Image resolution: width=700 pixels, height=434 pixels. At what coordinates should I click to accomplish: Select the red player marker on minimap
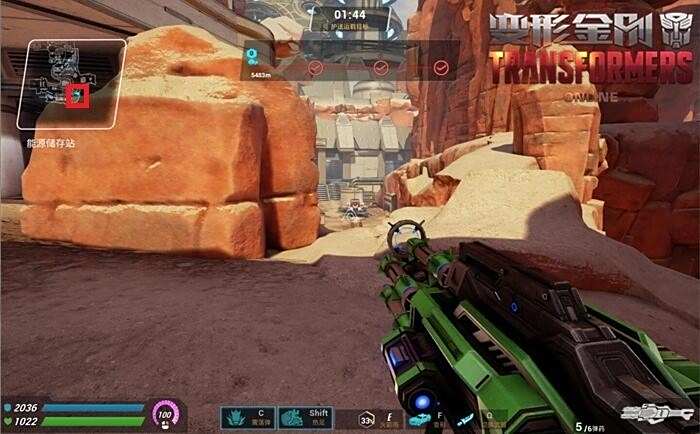click(x=77, y=96)
